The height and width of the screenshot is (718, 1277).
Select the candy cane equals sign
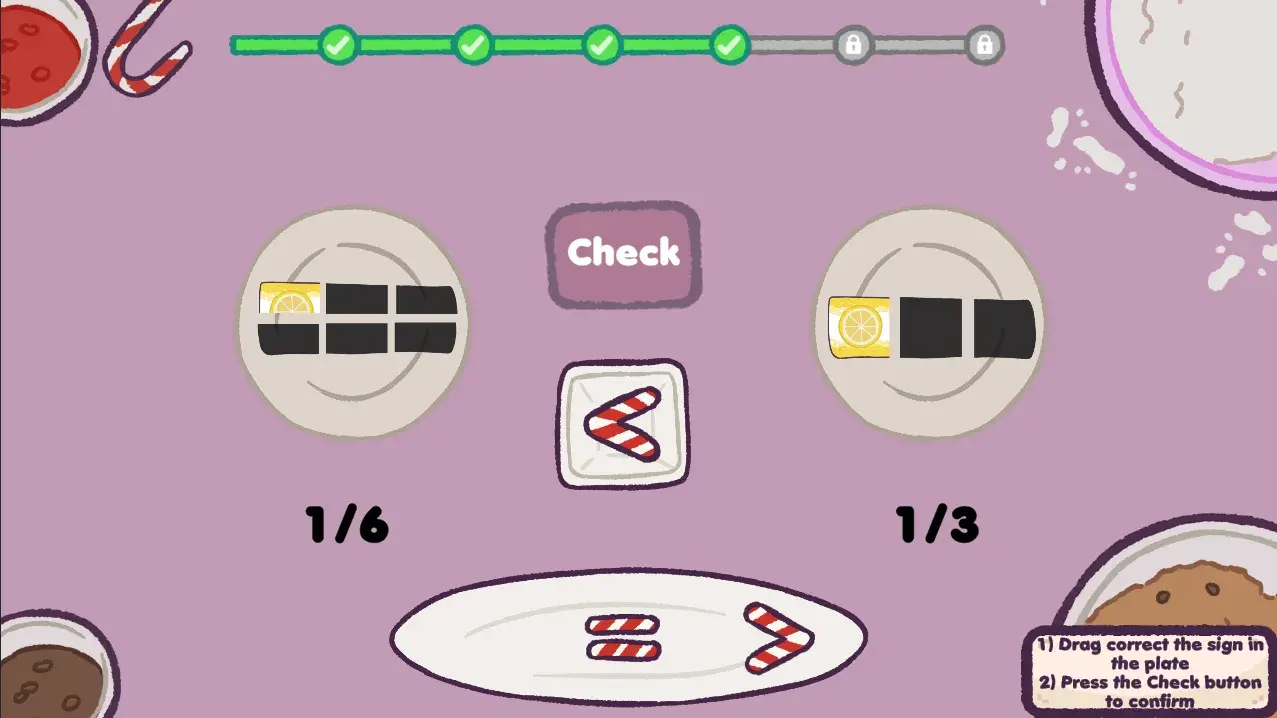pos(622,637)
